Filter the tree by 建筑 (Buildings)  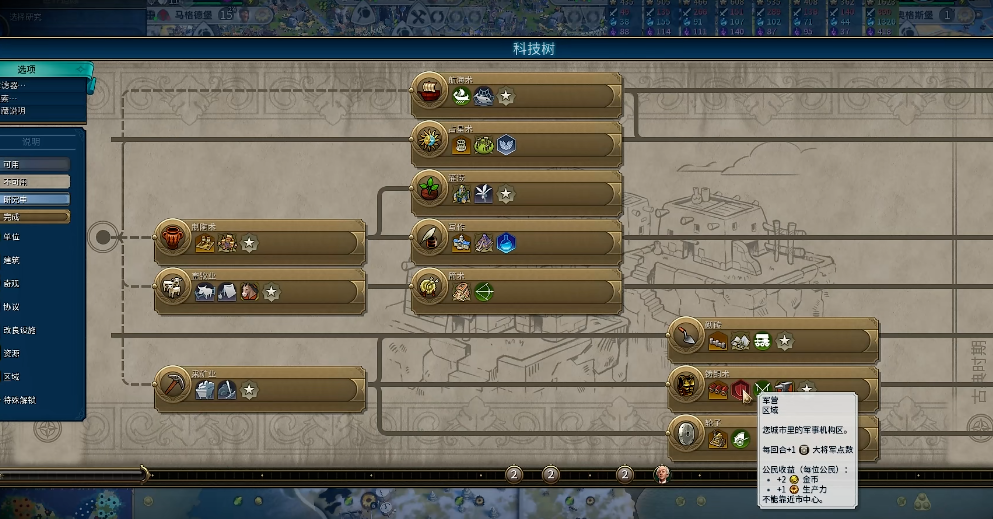(x=12, y=260)
